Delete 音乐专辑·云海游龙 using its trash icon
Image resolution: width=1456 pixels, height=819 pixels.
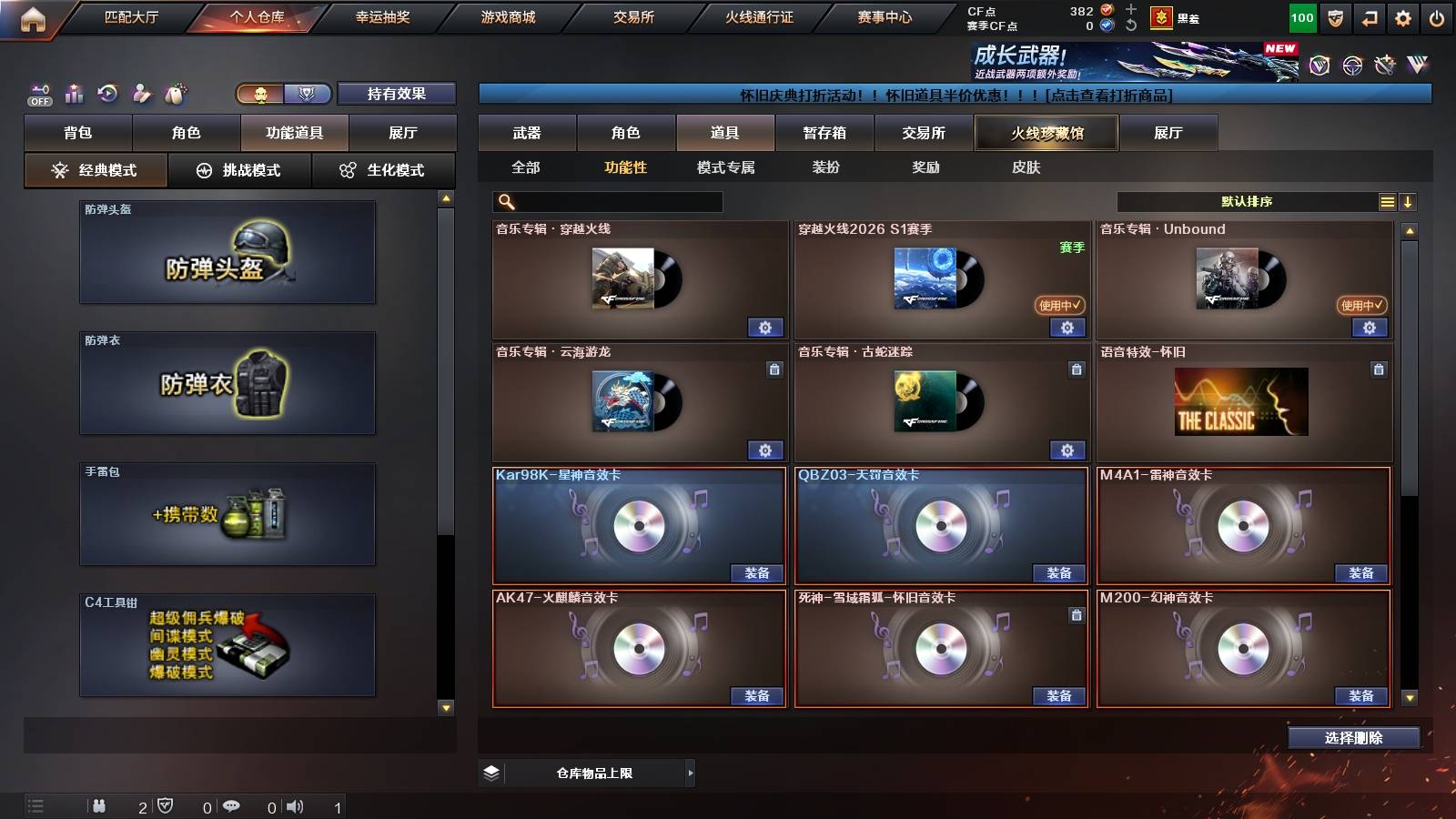773,370
